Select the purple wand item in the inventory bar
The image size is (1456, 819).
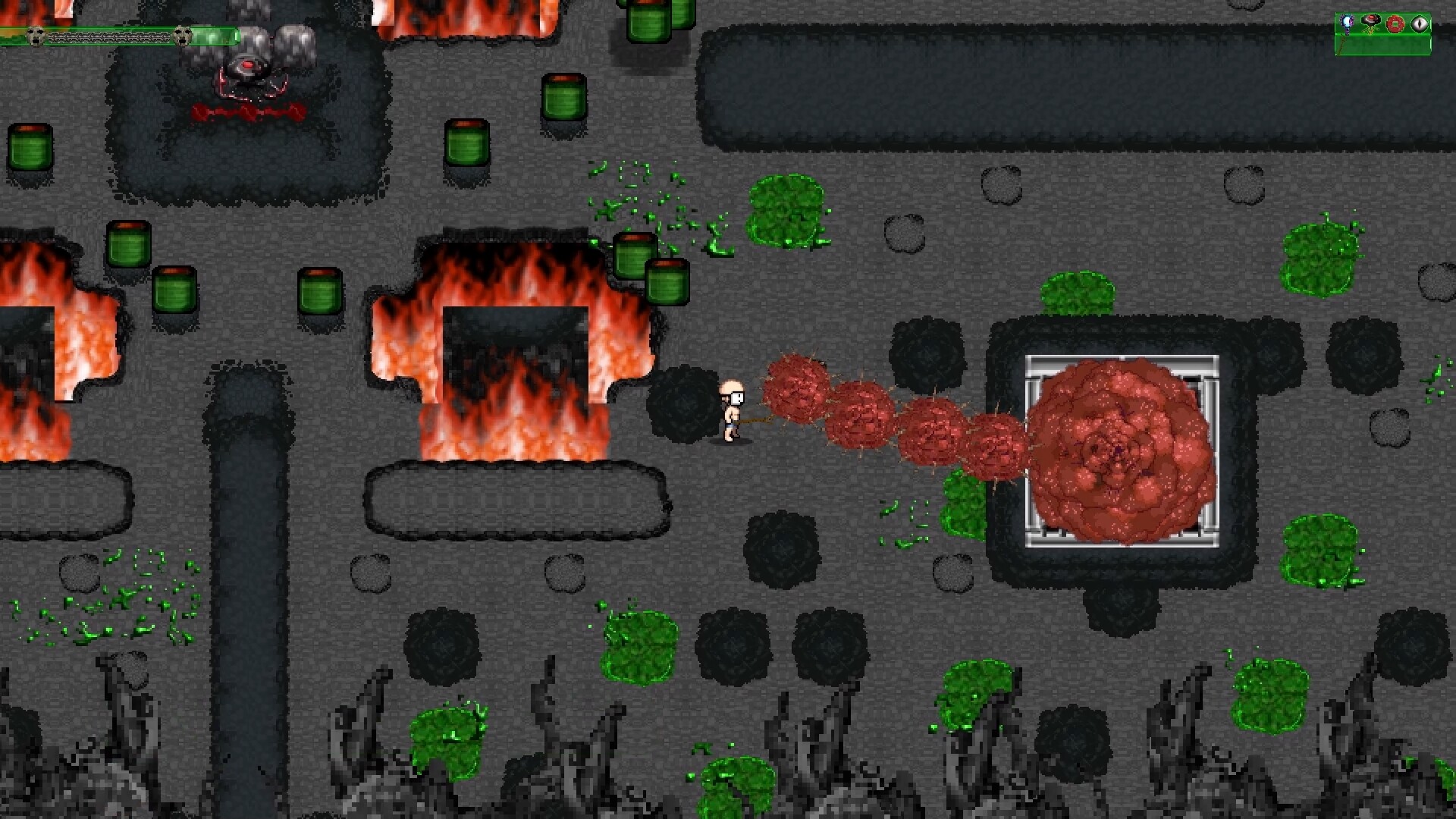(x=1347, y=24)
